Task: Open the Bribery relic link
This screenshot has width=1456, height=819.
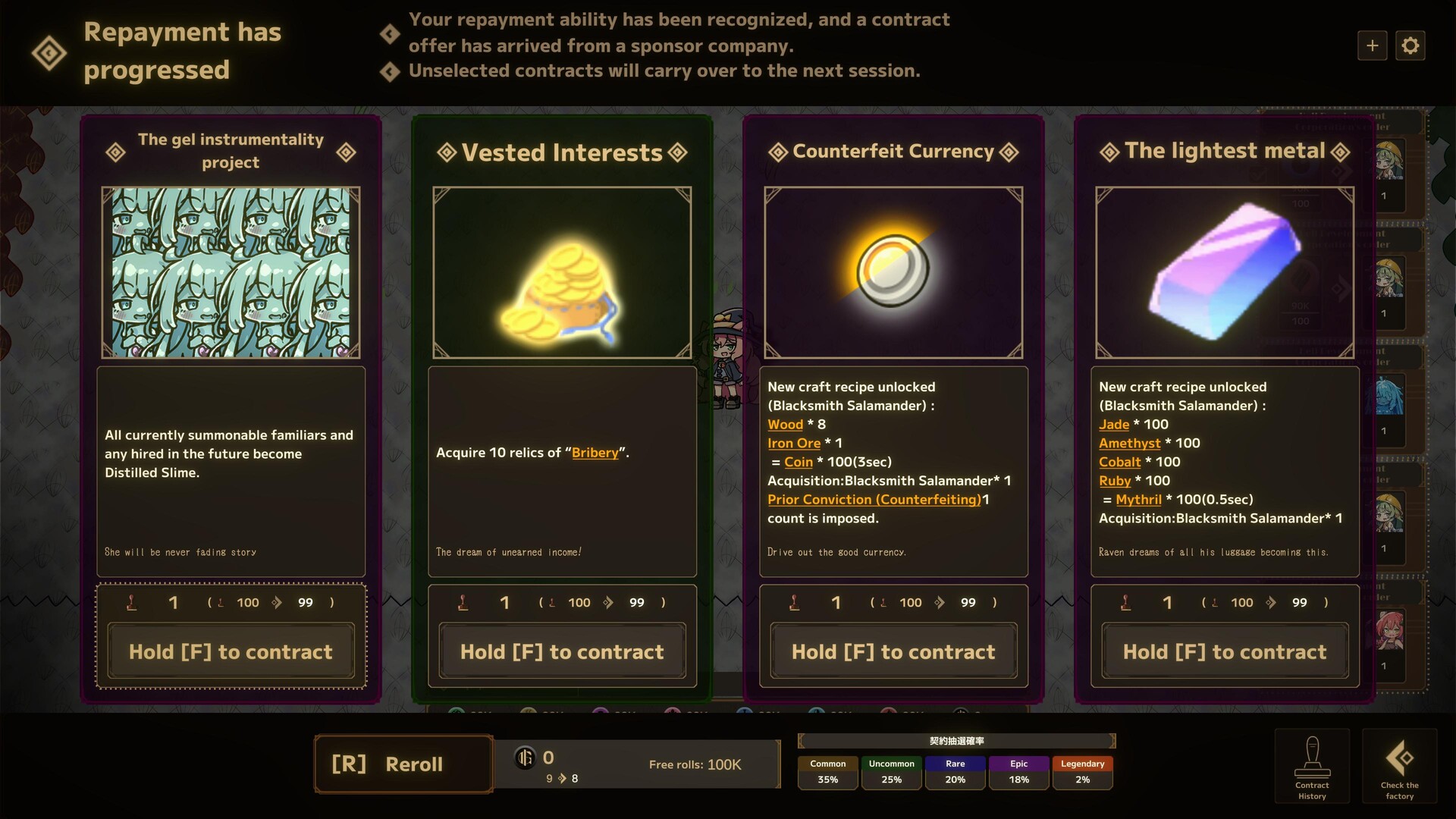Action: (x=594, y=452)
